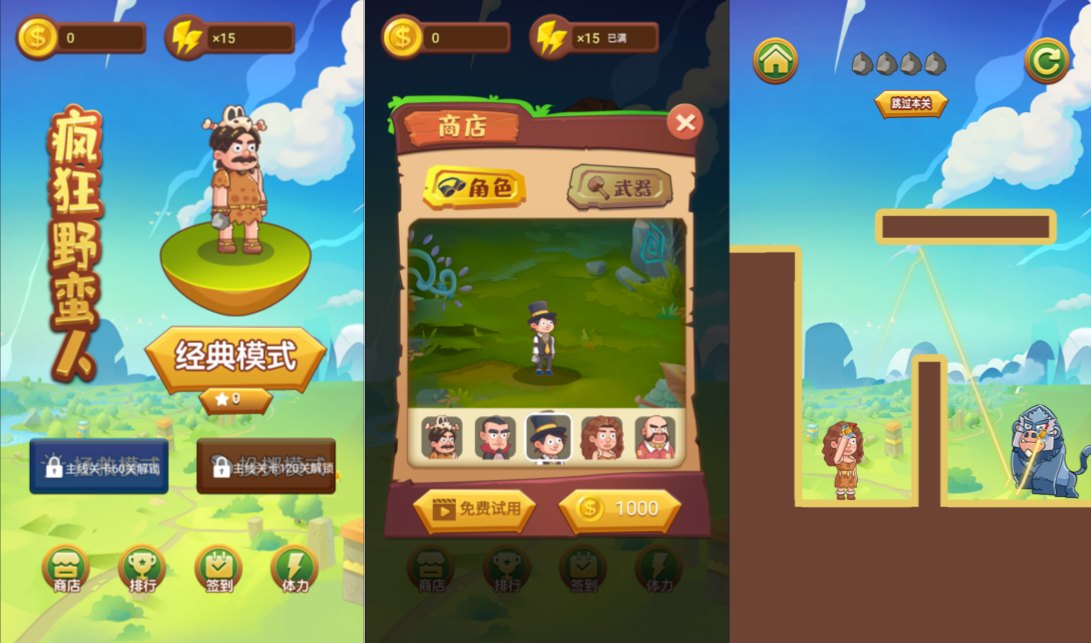Select the vampire character with red collar
The image size is (1091, 643).
pos(495,438)
